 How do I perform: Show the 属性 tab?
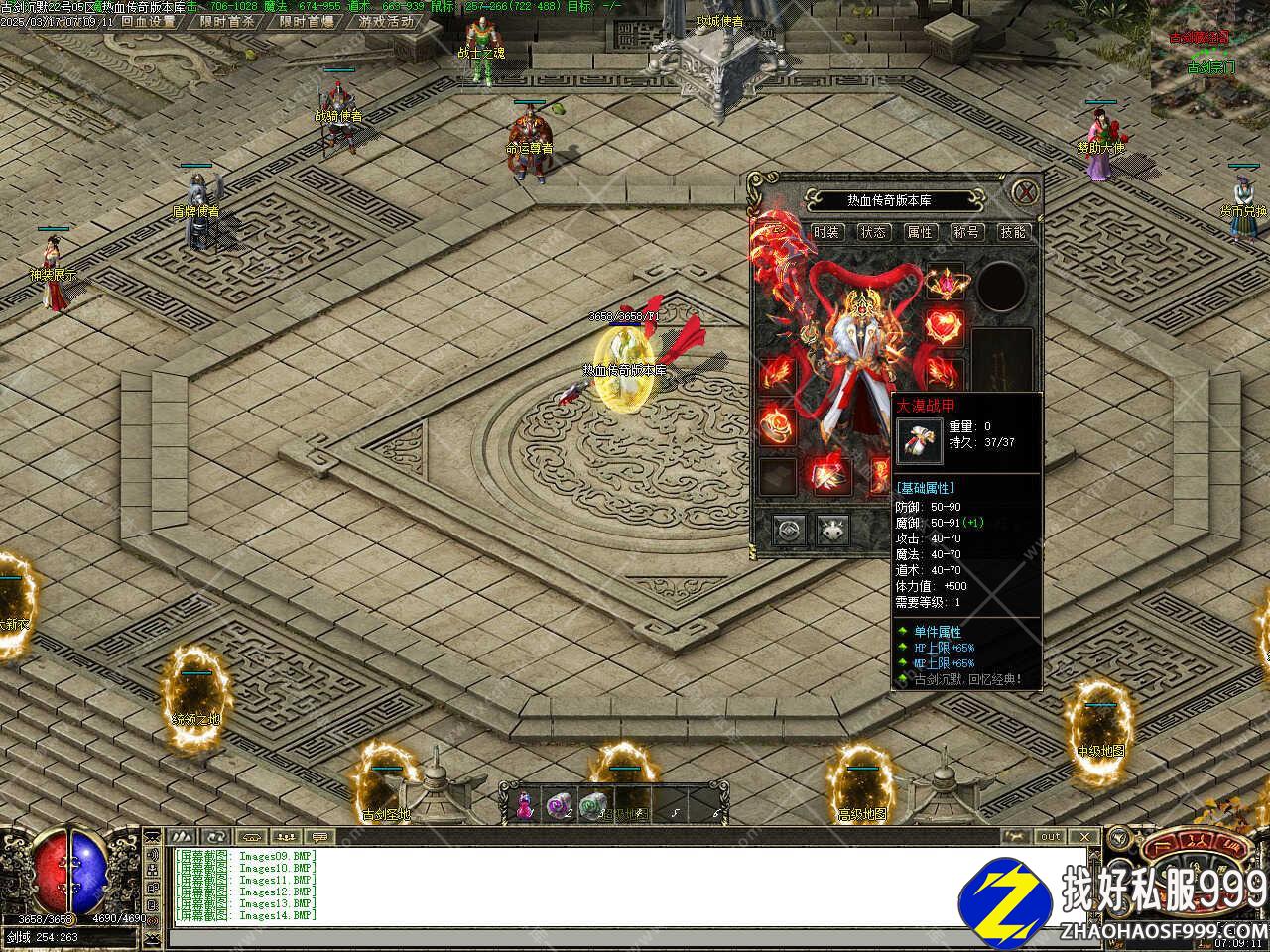coord(920,232)
